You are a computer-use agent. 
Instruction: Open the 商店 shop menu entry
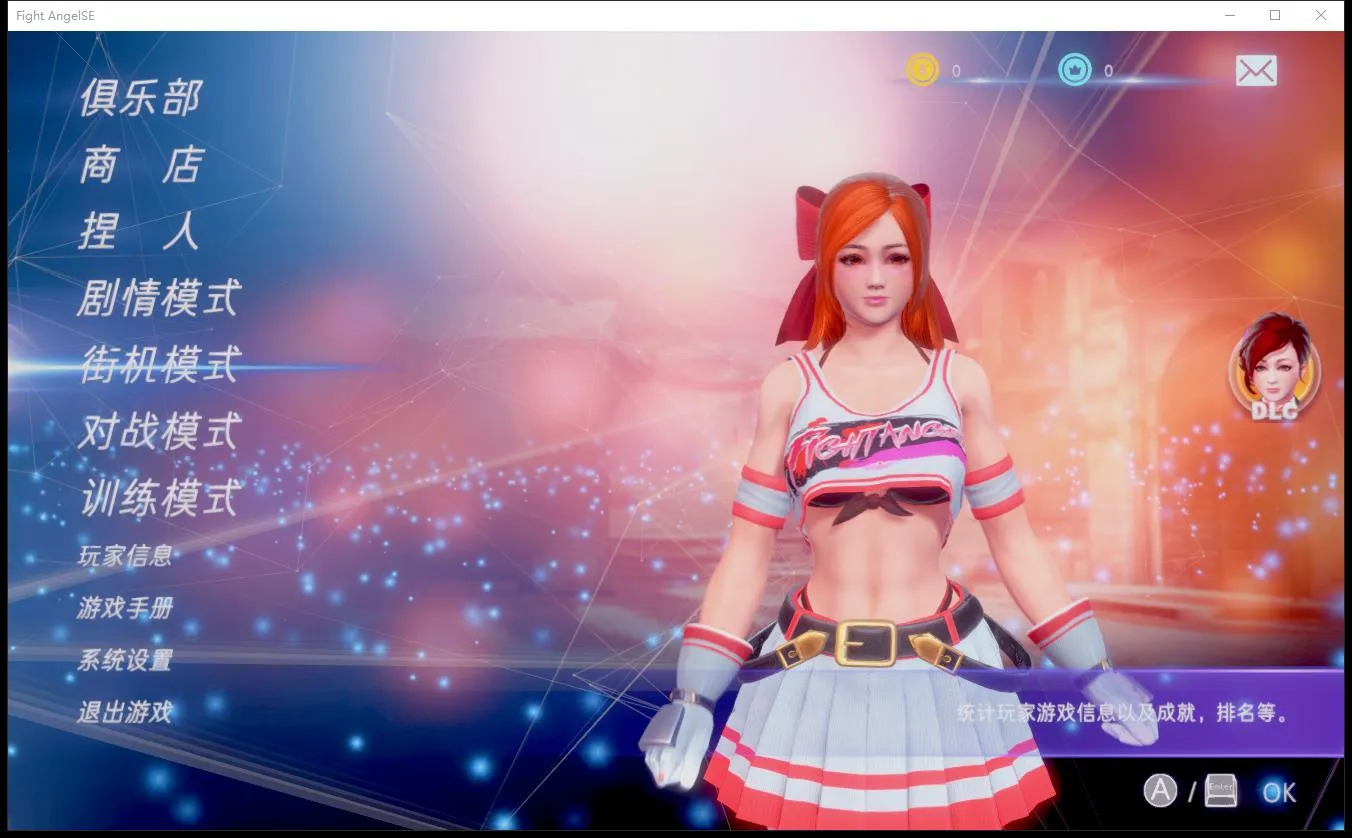tap(140, 164)
